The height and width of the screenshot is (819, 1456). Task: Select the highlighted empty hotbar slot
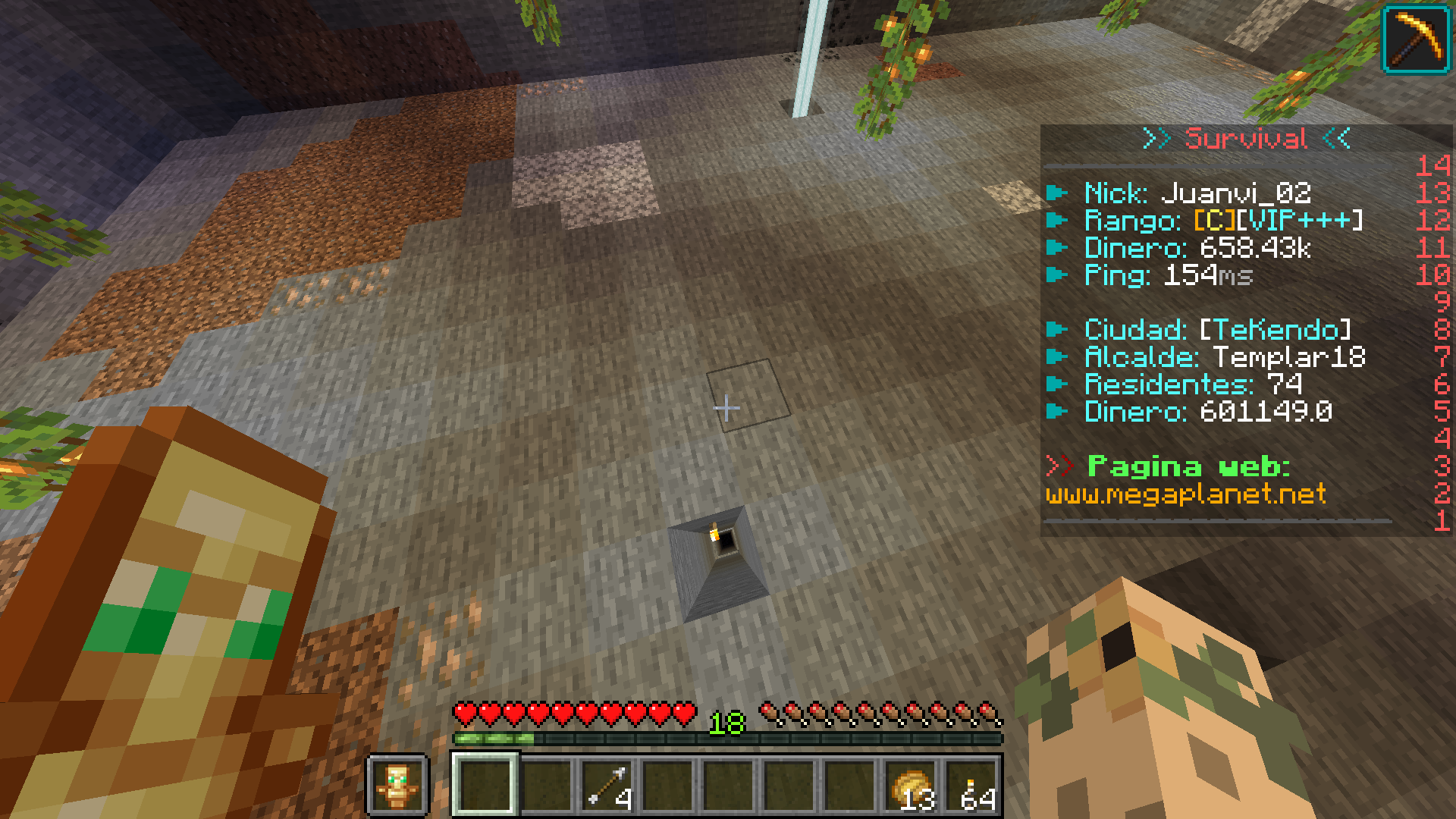485,785
